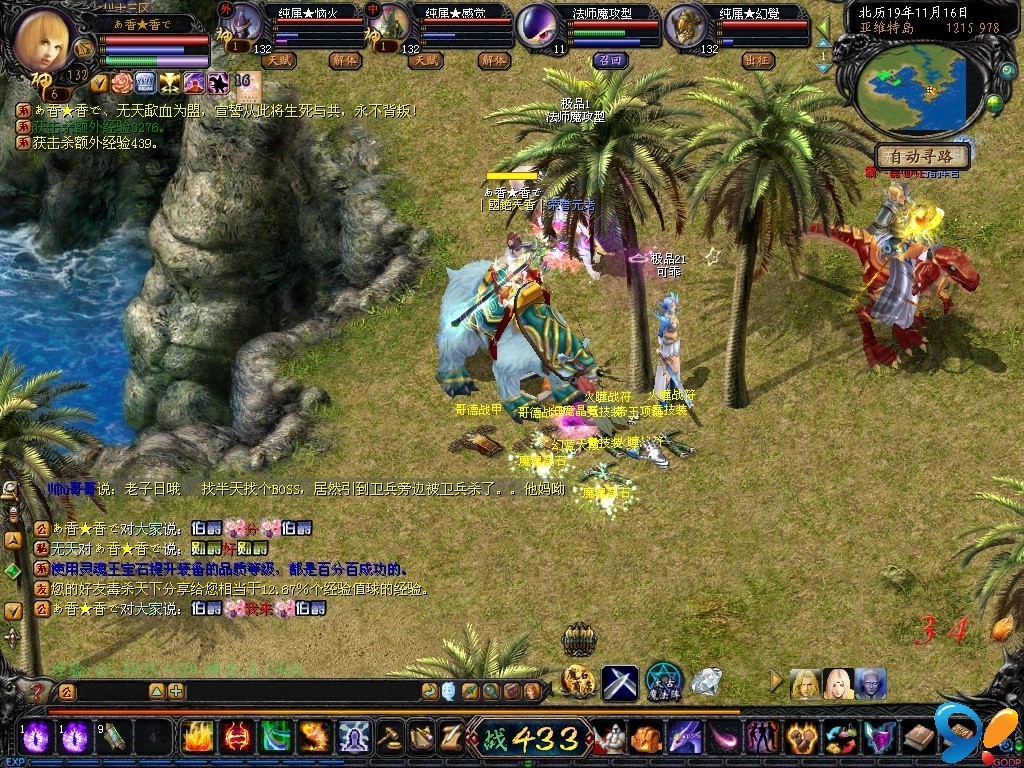Click the 召回 recall button
The width and height of the screenshot is (1024, 768).
coord(610,60)
